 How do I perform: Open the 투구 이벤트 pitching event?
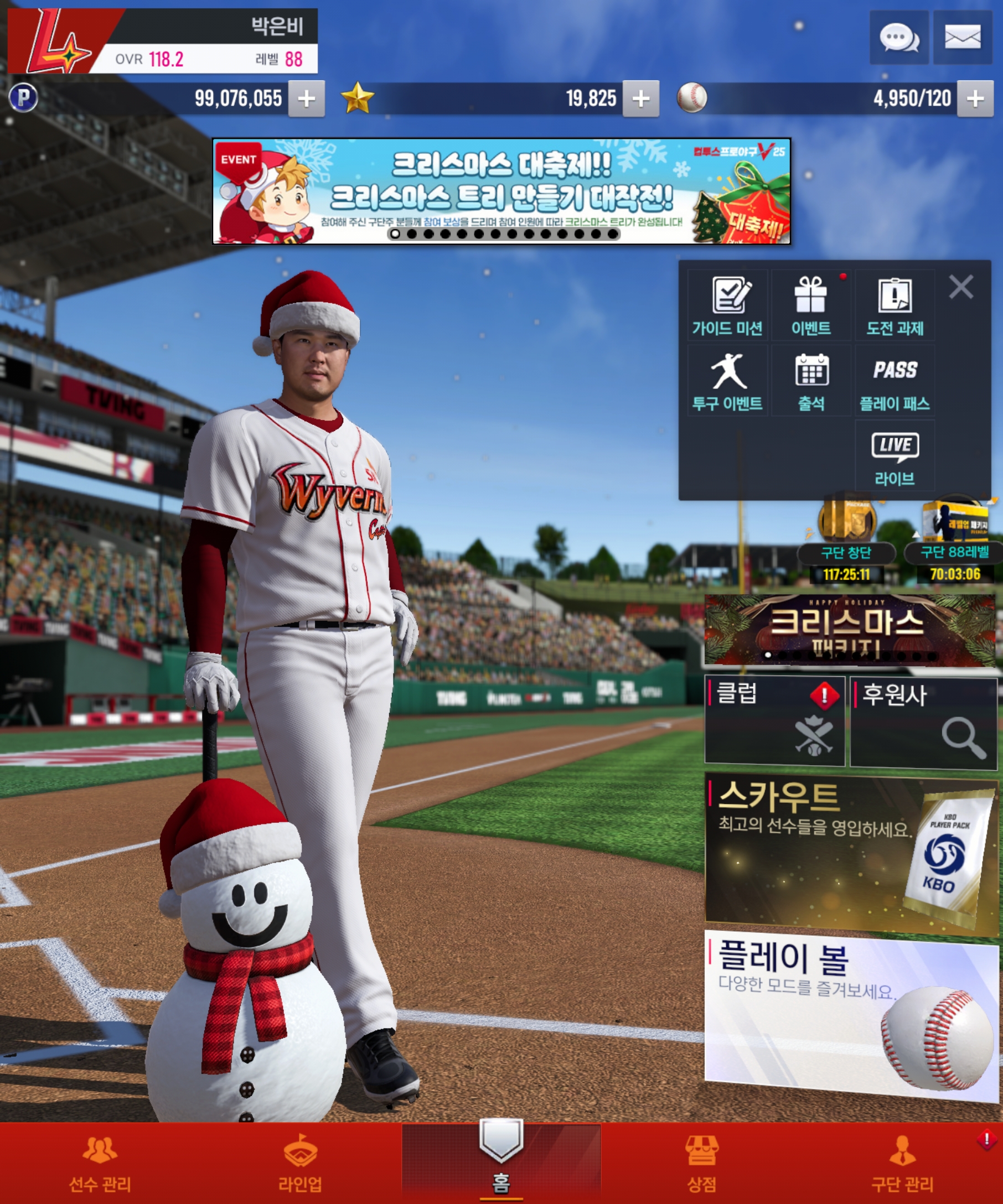pyautogui.click(x=727, y=381)
